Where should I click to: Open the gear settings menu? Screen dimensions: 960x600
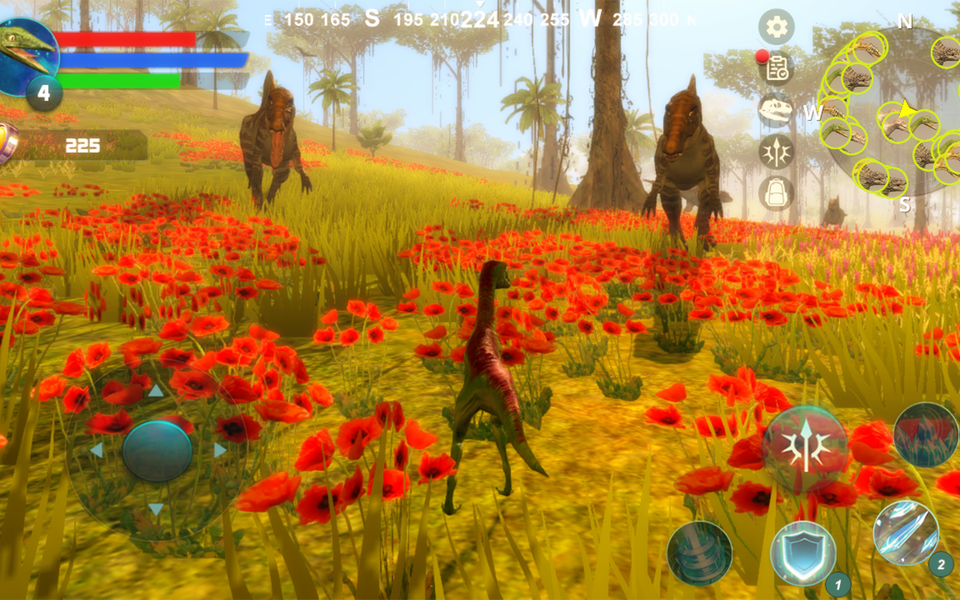point(776,27)
